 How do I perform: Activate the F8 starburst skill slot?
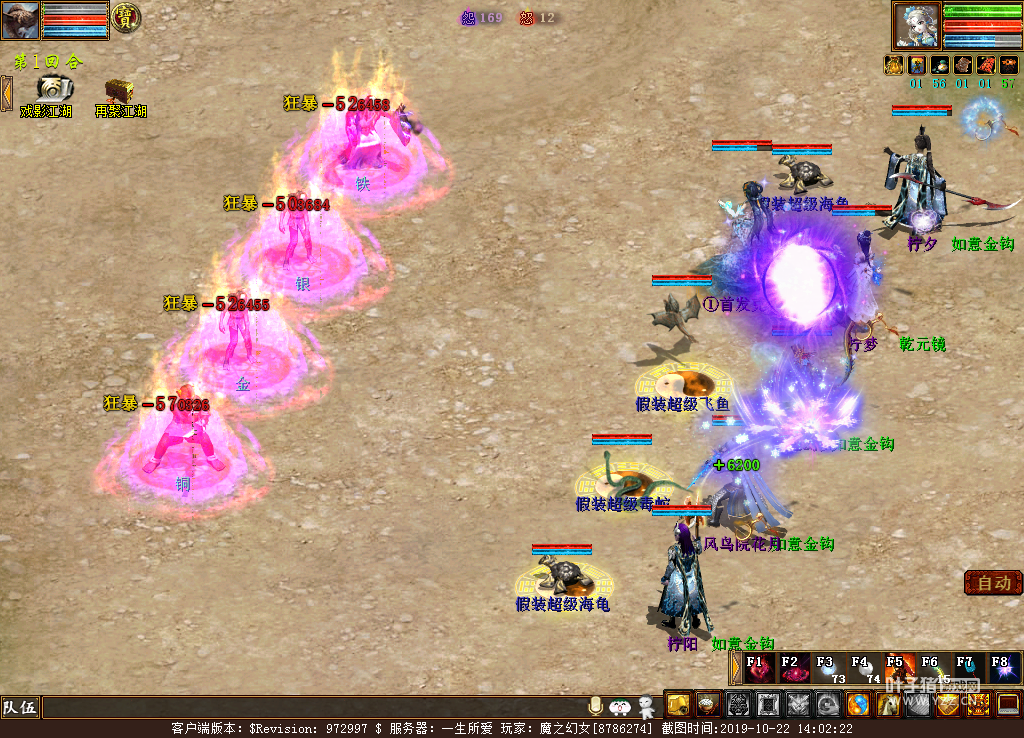pyautogui.click(x=1003, y=667)
